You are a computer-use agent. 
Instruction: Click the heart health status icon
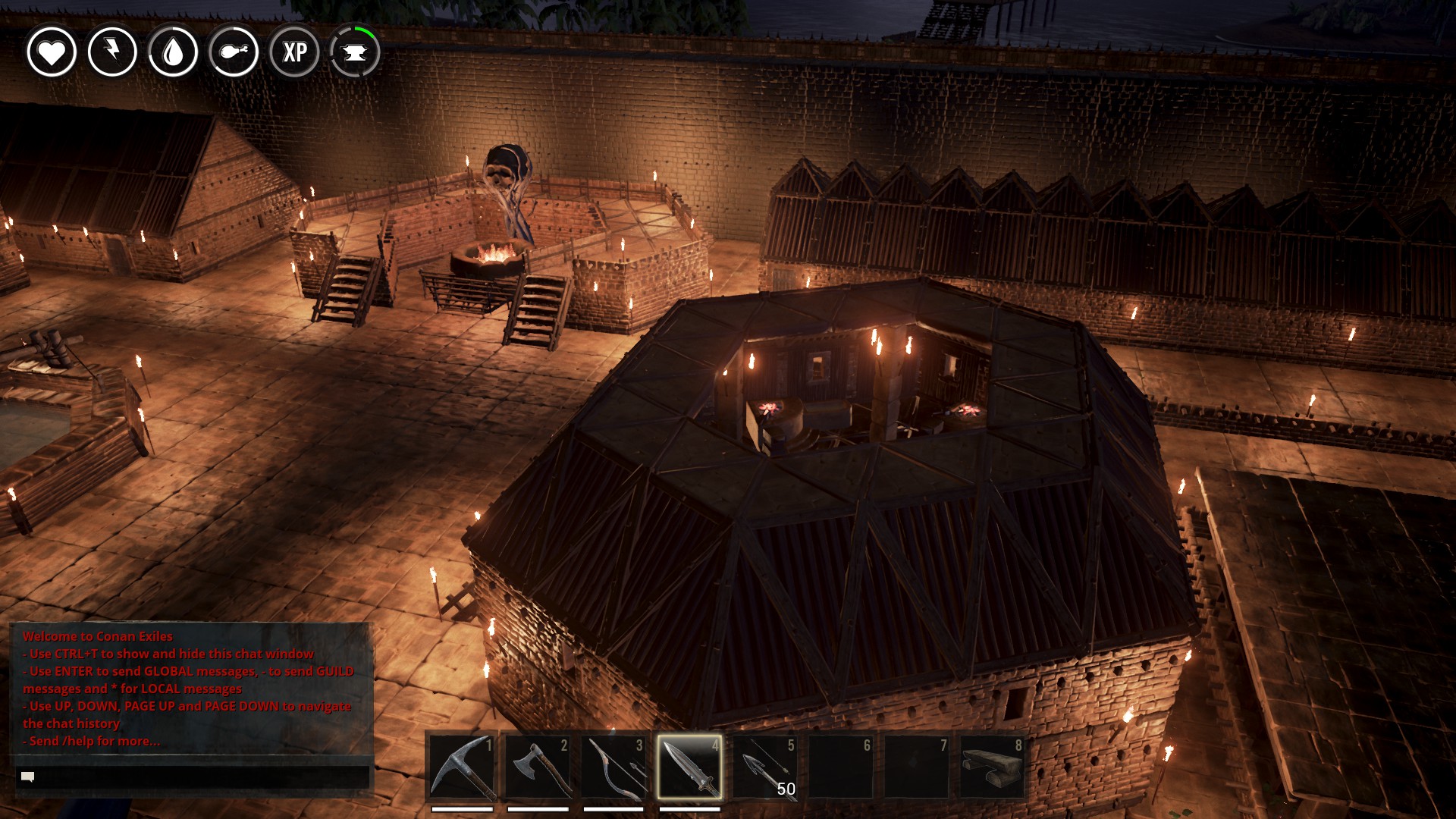(52, 52)
